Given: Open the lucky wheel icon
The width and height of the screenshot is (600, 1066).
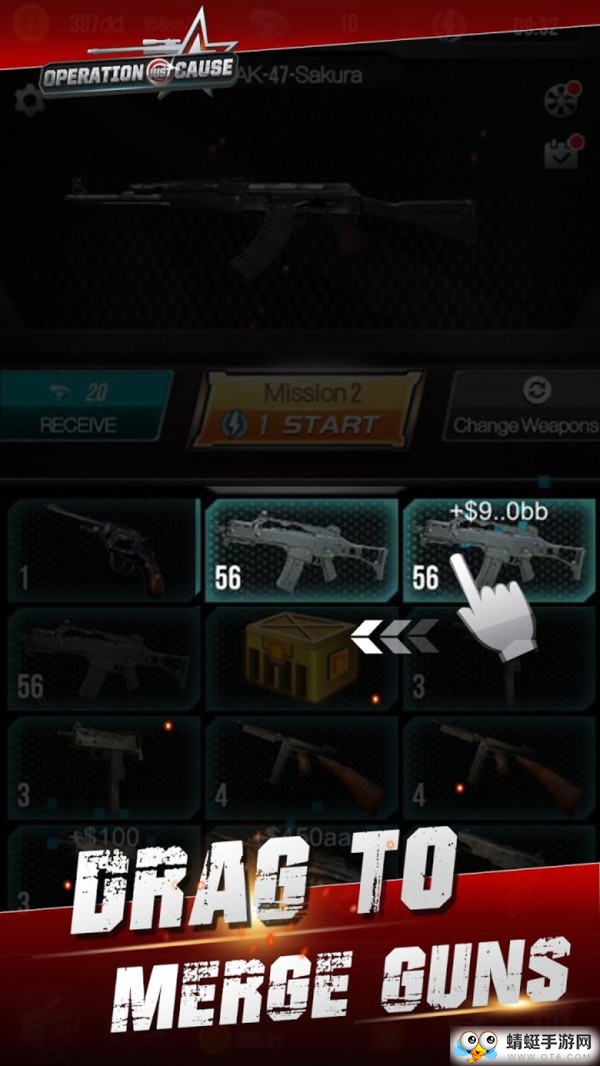Looking at the screenshot, I should click(561, 98).
